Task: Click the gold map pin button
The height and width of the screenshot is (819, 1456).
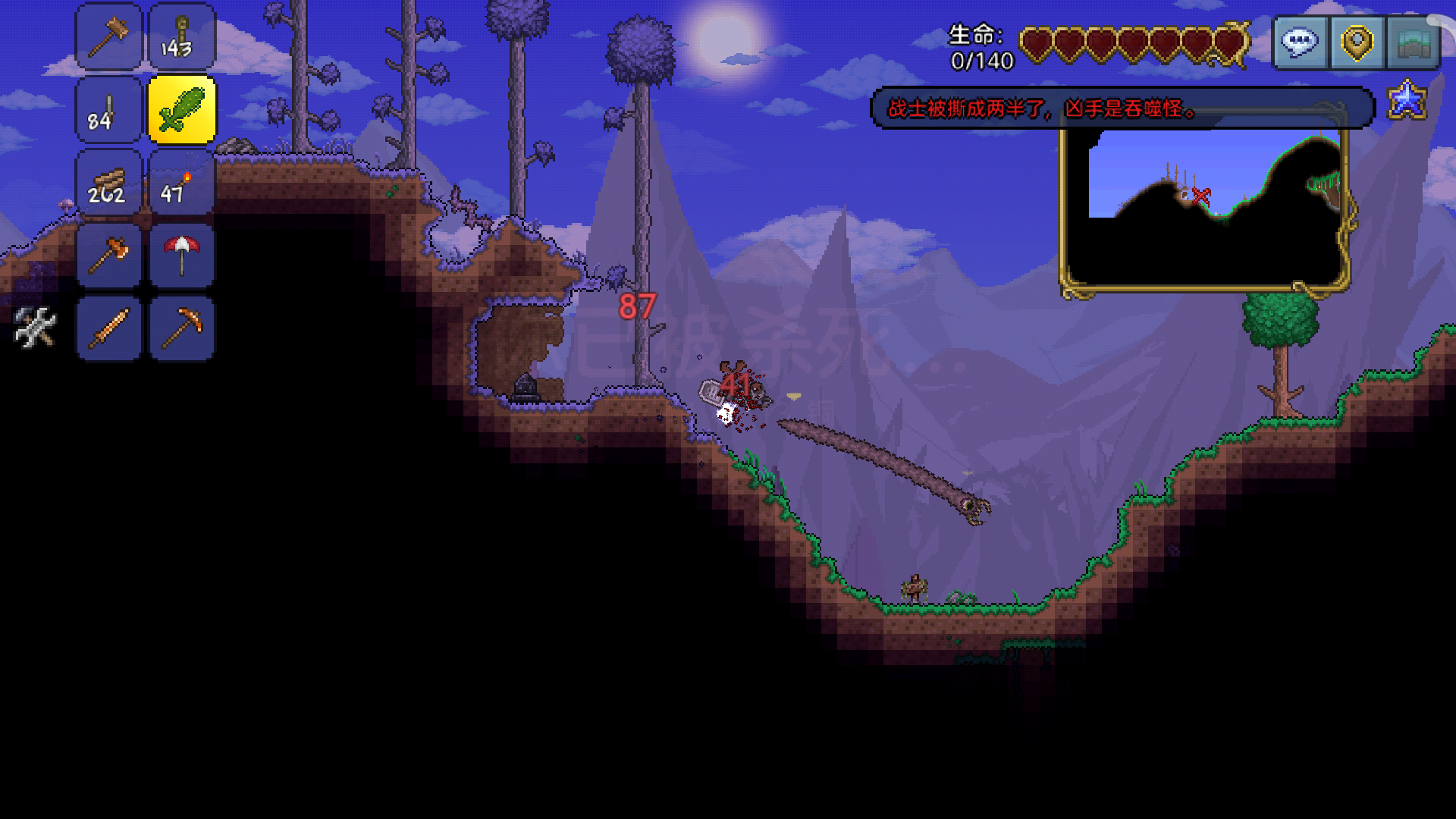Action: click(x=1357, y=42)
